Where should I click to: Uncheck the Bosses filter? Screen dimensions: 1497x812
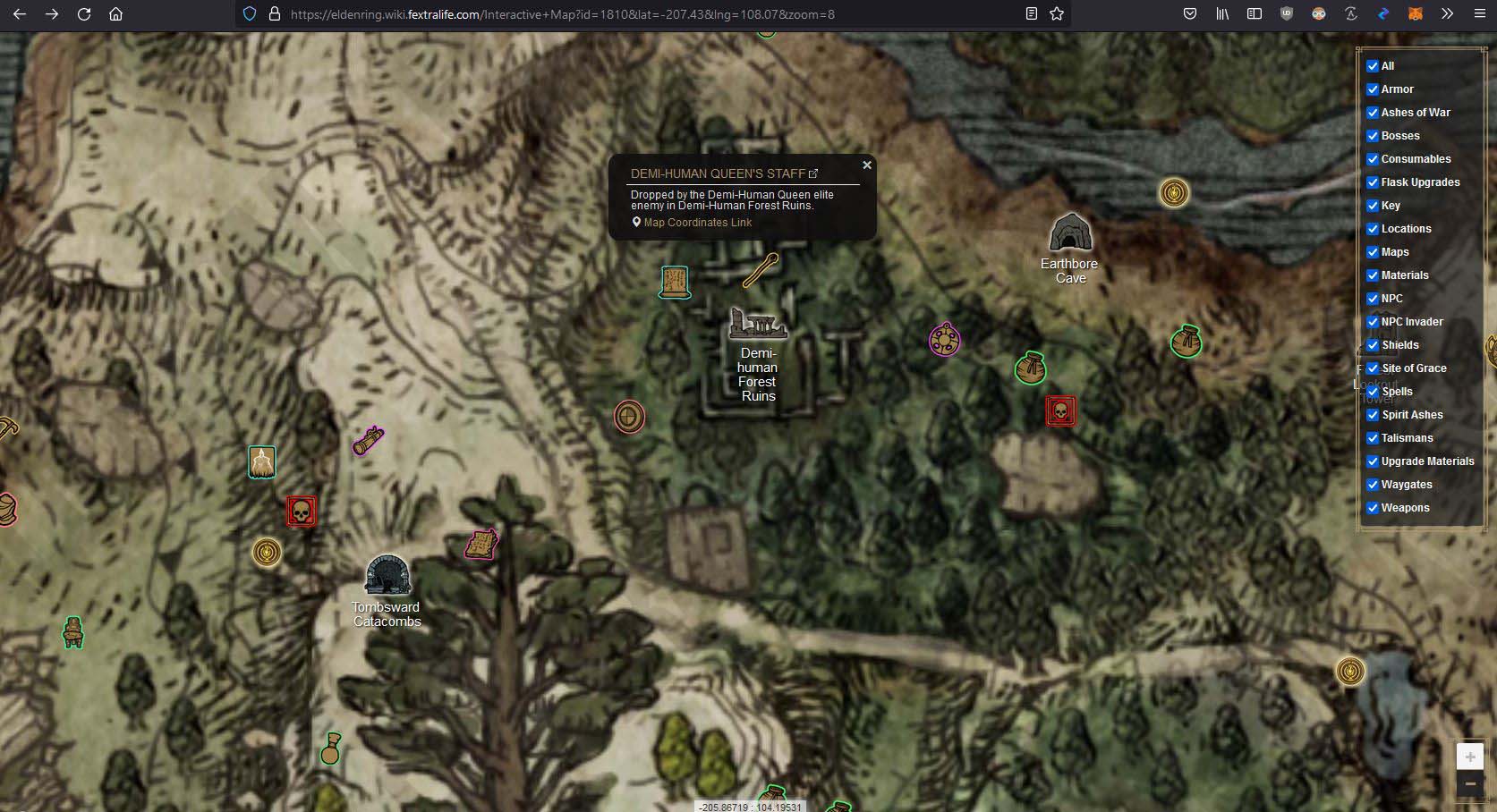(x=1373, y=136)
